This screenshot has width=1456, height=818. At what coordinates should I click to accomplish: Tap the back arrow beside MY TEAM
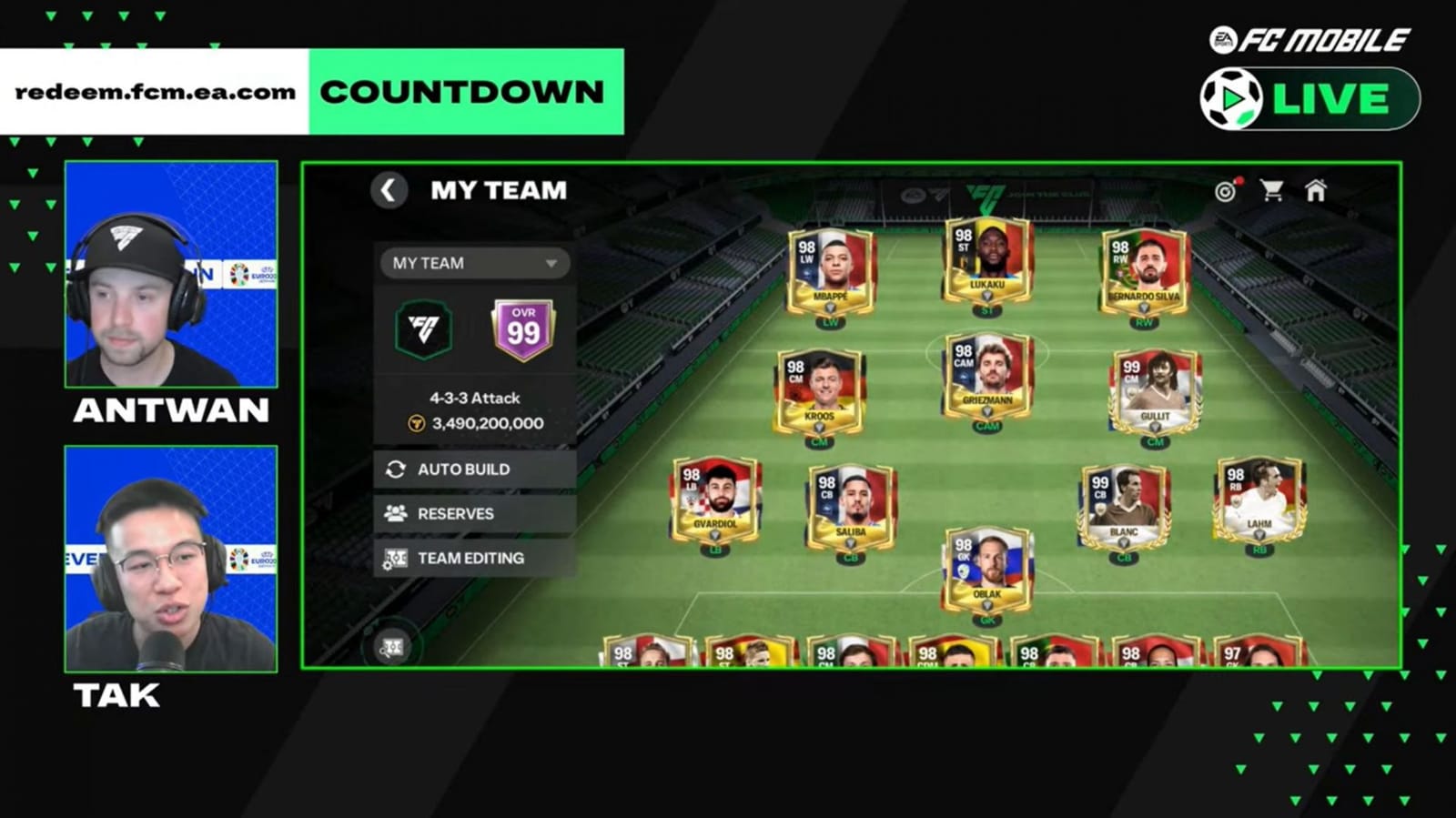point(390,192)
